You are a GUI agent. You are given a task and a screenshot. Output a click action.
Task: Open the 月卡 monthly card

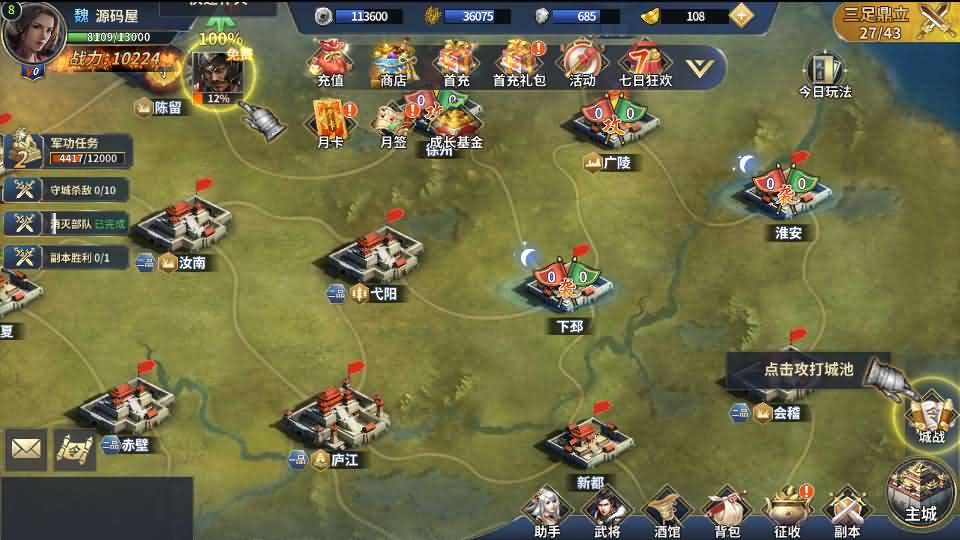click(x=330, y=124)
